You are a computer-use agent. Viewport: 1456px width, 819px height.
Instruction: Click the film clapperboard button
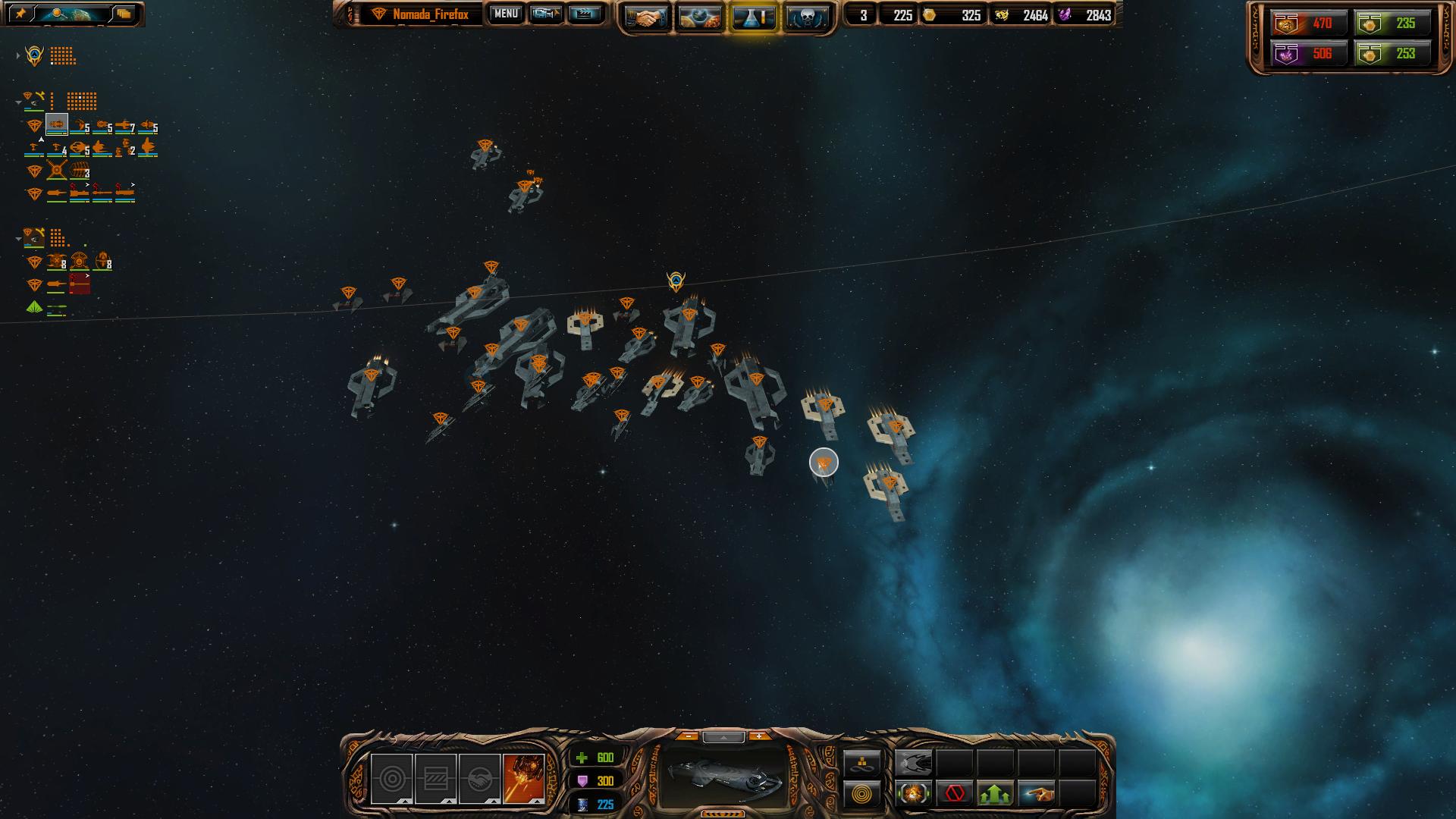[584, 14]
